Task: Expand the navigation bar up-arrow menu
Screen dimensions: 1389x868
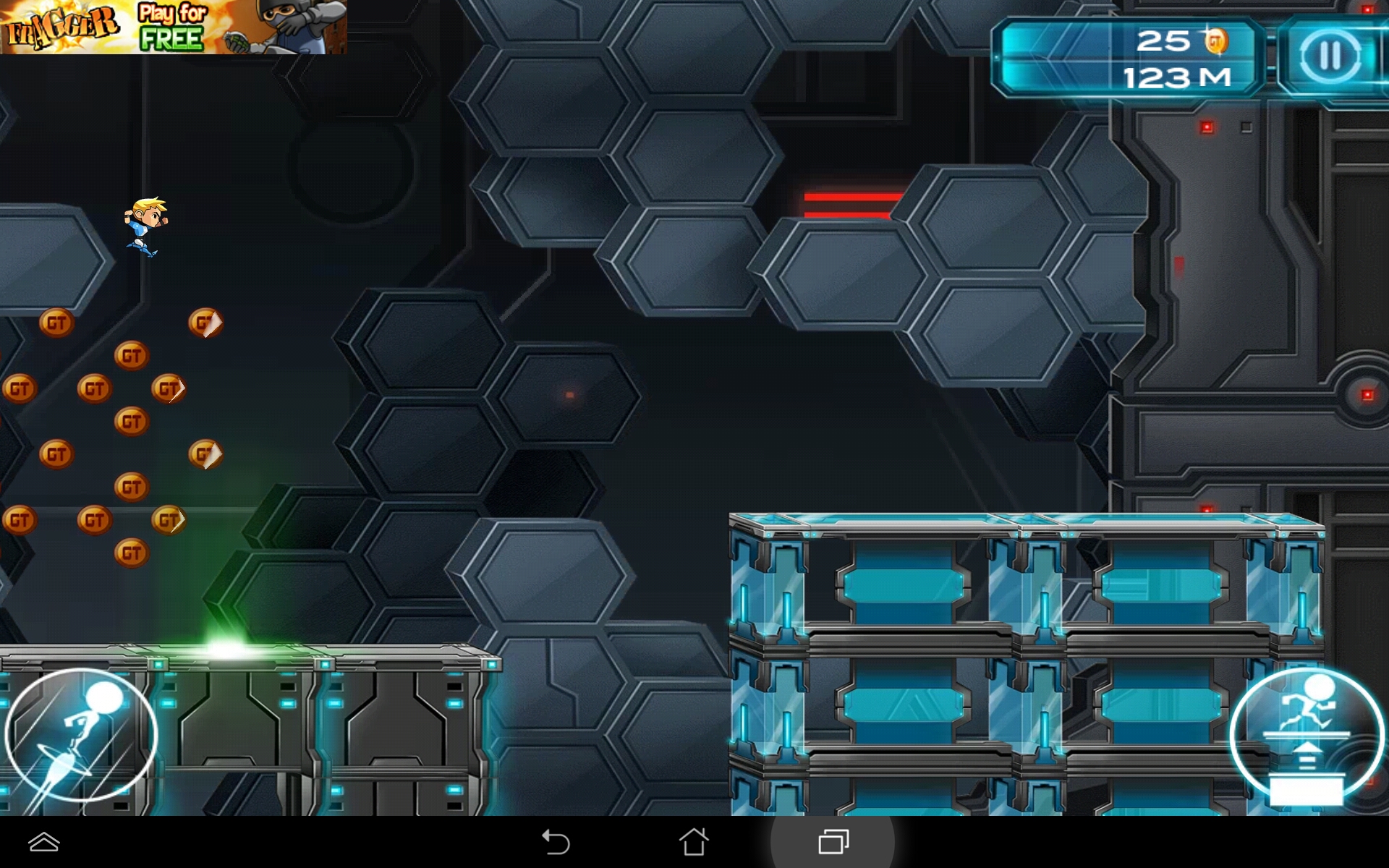Action: [44, 842]
